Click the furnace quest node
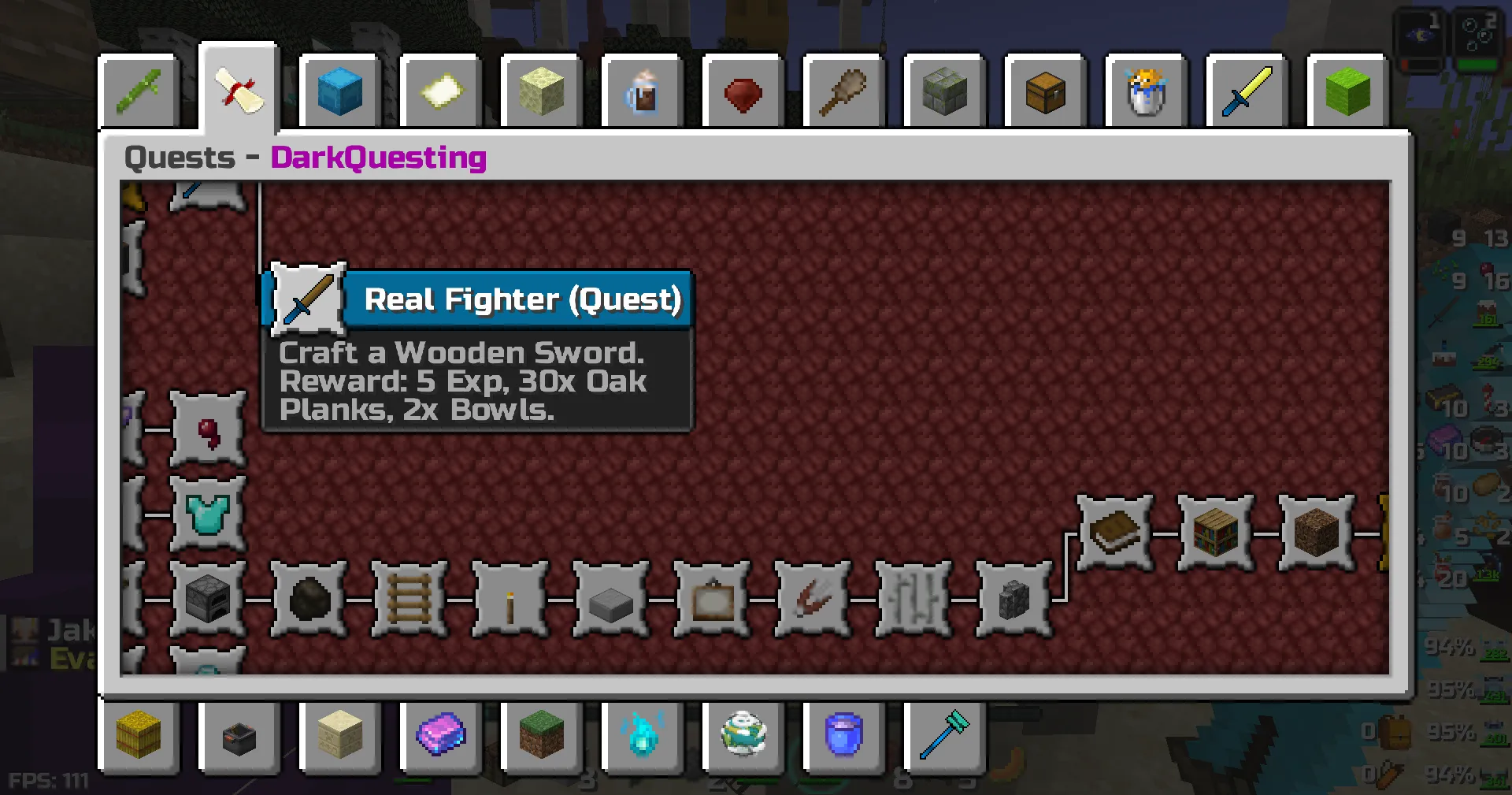Image resolution: width=1512 pixels, height=795 pixels. [x=207, y=599]
